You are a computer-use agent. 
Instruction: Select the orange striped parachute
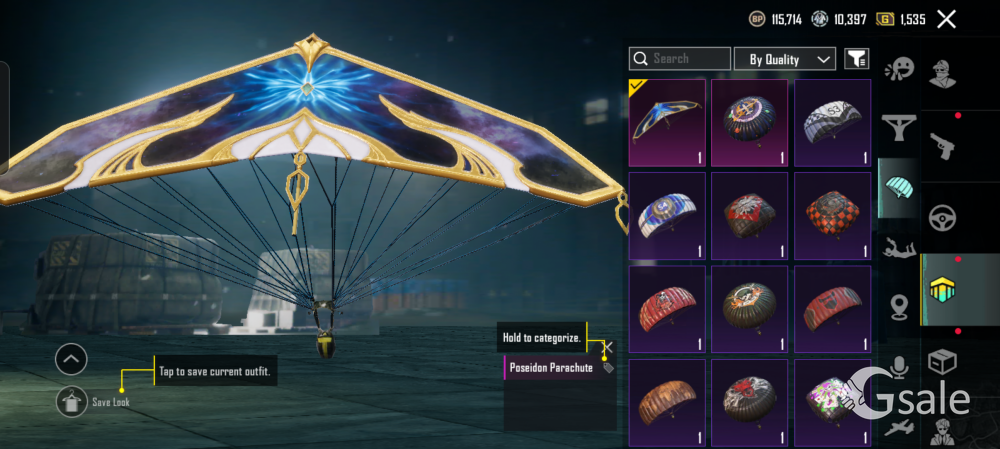(667, 400)
